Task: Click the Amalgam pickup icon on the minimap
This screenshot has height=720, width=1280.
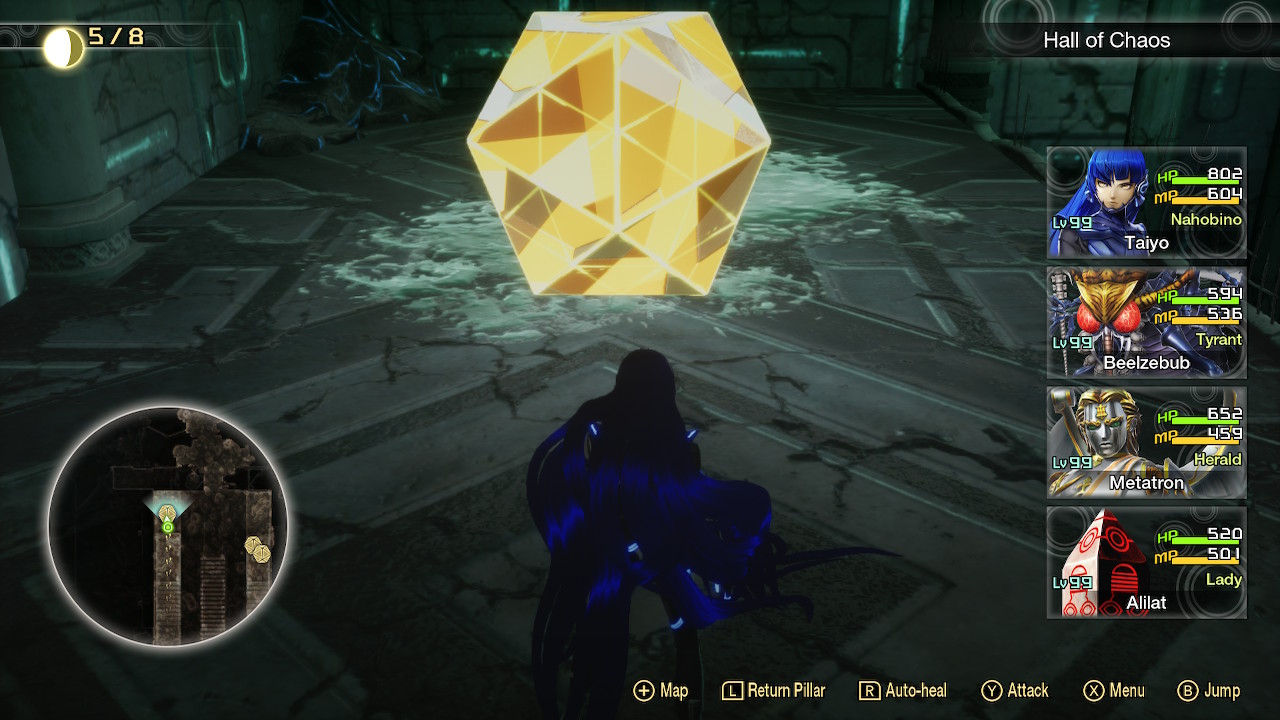Action: coord(253,545)
